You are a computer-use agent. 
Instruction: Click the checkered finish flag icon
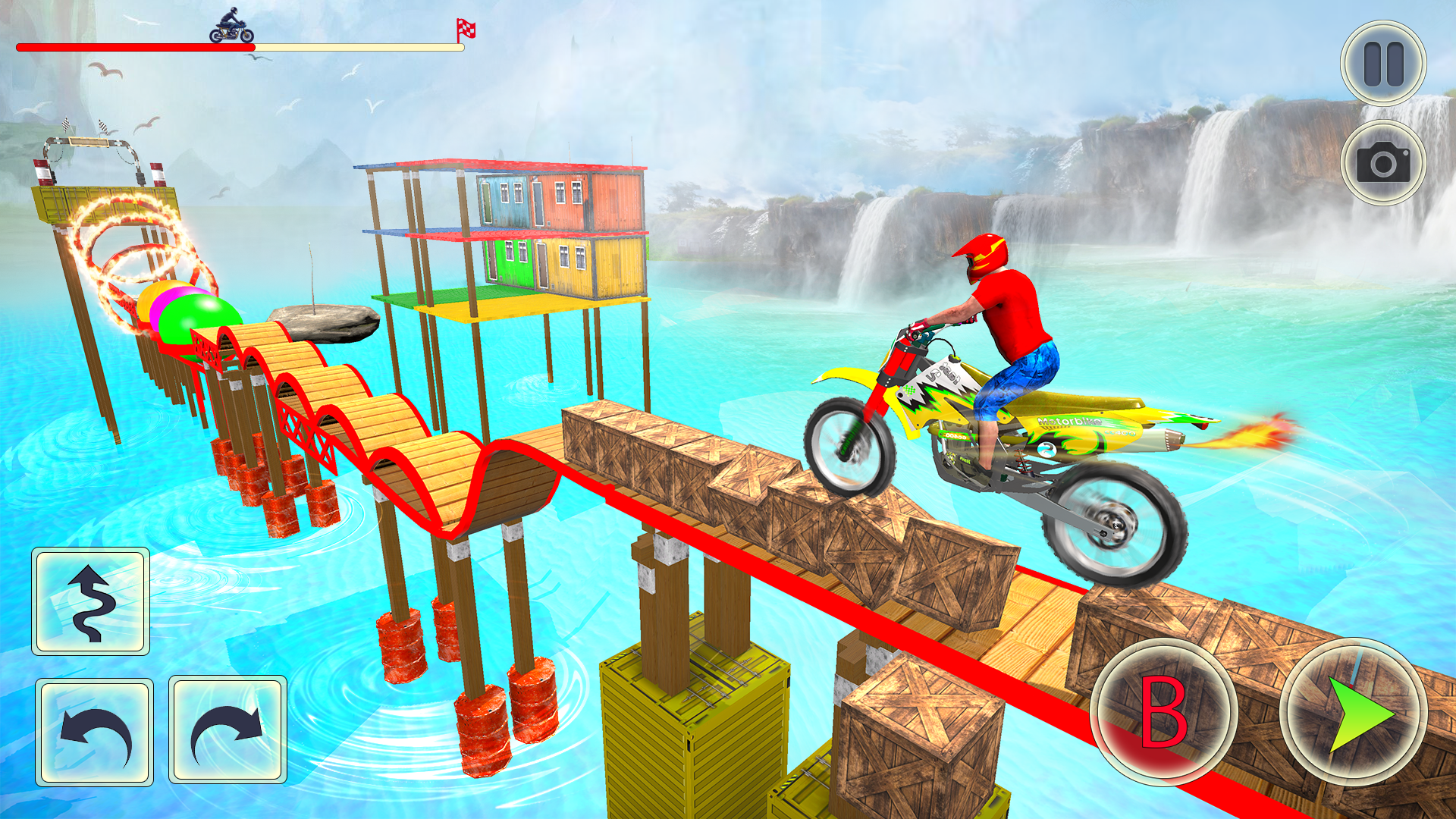click(x=467, y=28)
